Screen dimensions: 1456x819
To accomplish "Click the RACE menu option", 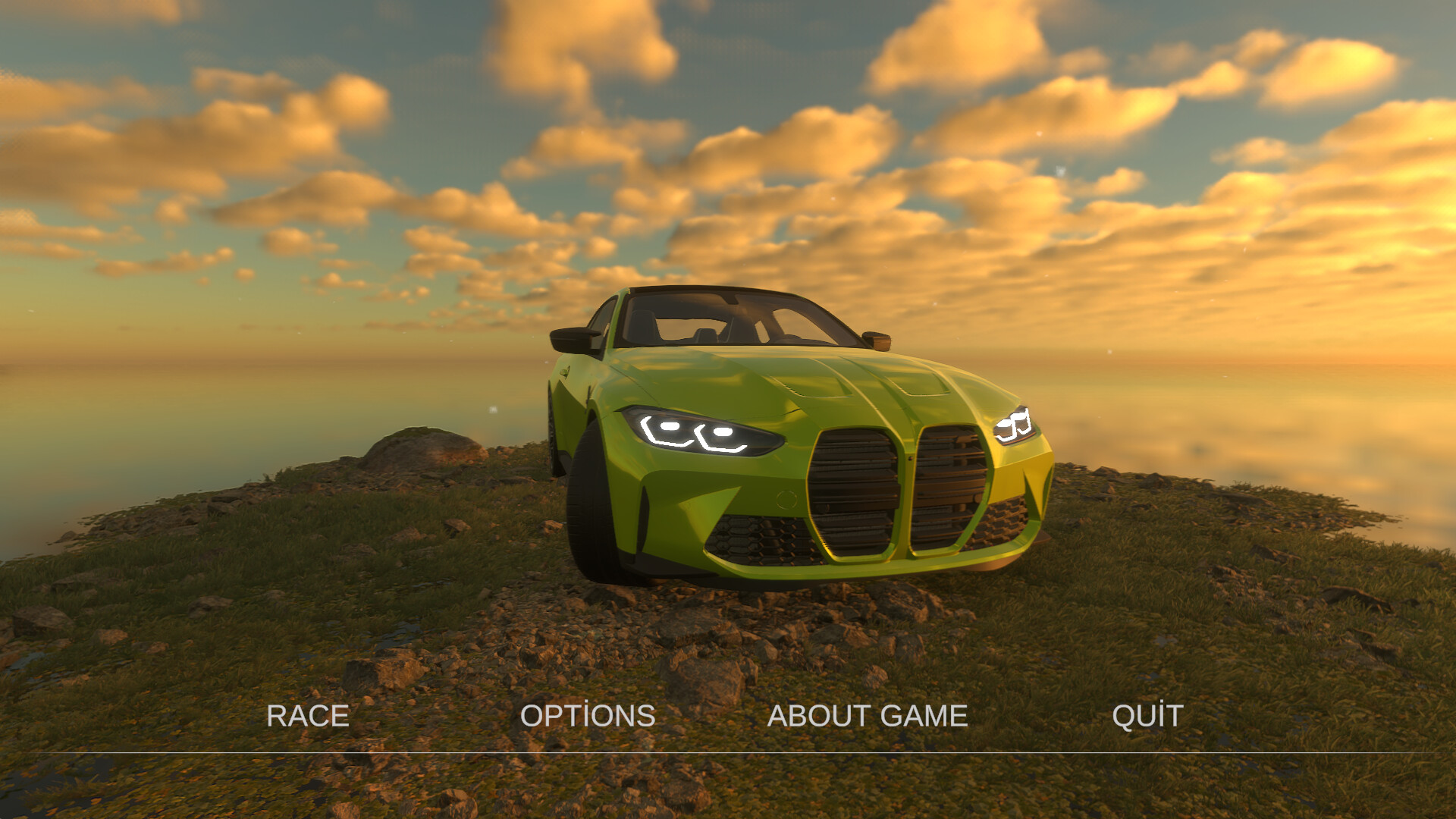I will click(x=307, y=715).
